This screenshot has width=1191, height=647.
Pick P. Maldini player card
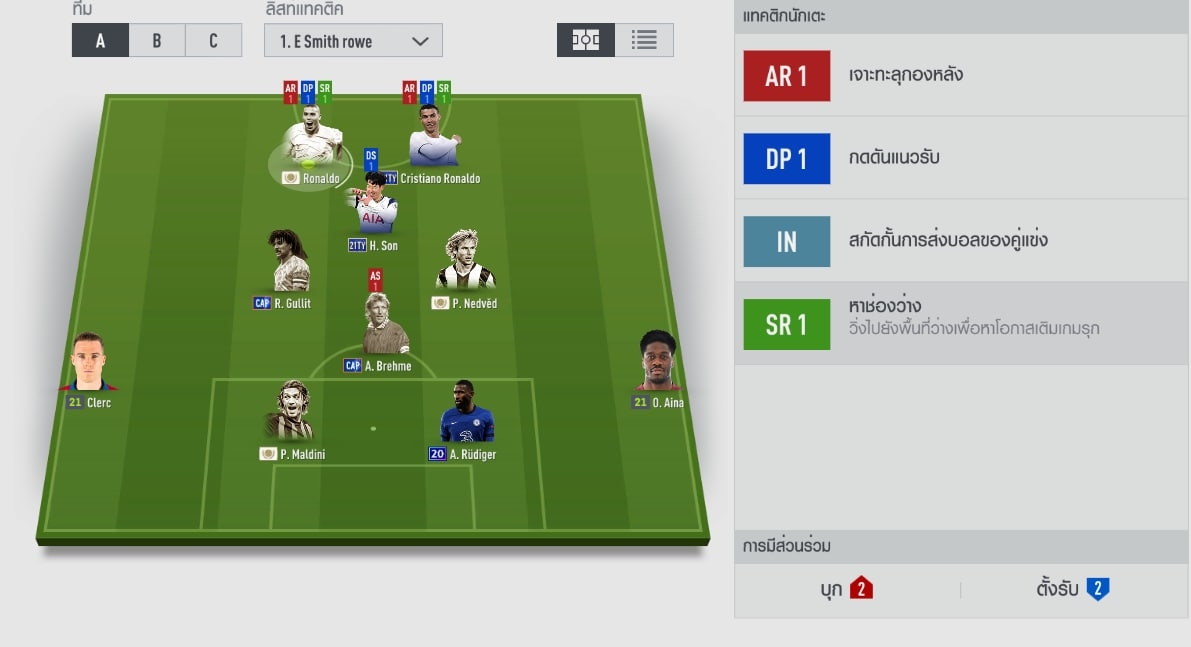(x=290, y=415)
